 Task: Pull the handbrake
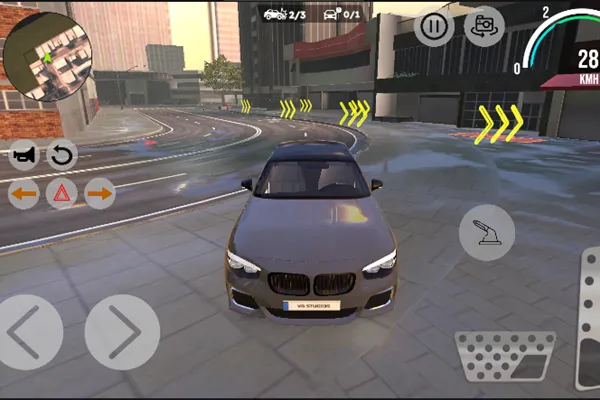click(487, 232)
